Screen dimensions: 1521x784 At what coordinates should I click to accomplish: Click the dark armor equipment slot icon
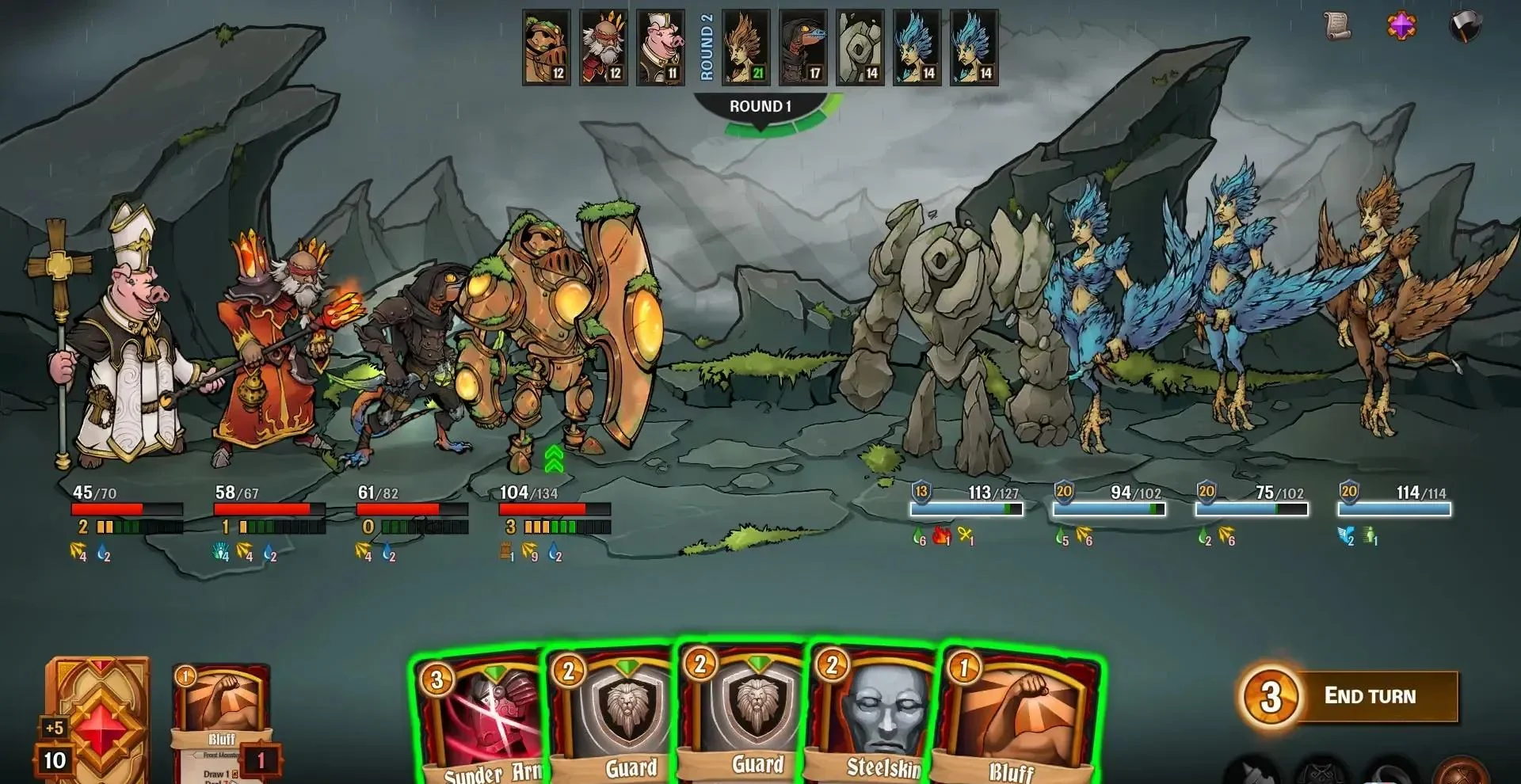pyautogui.click(x=1321, y=772)
